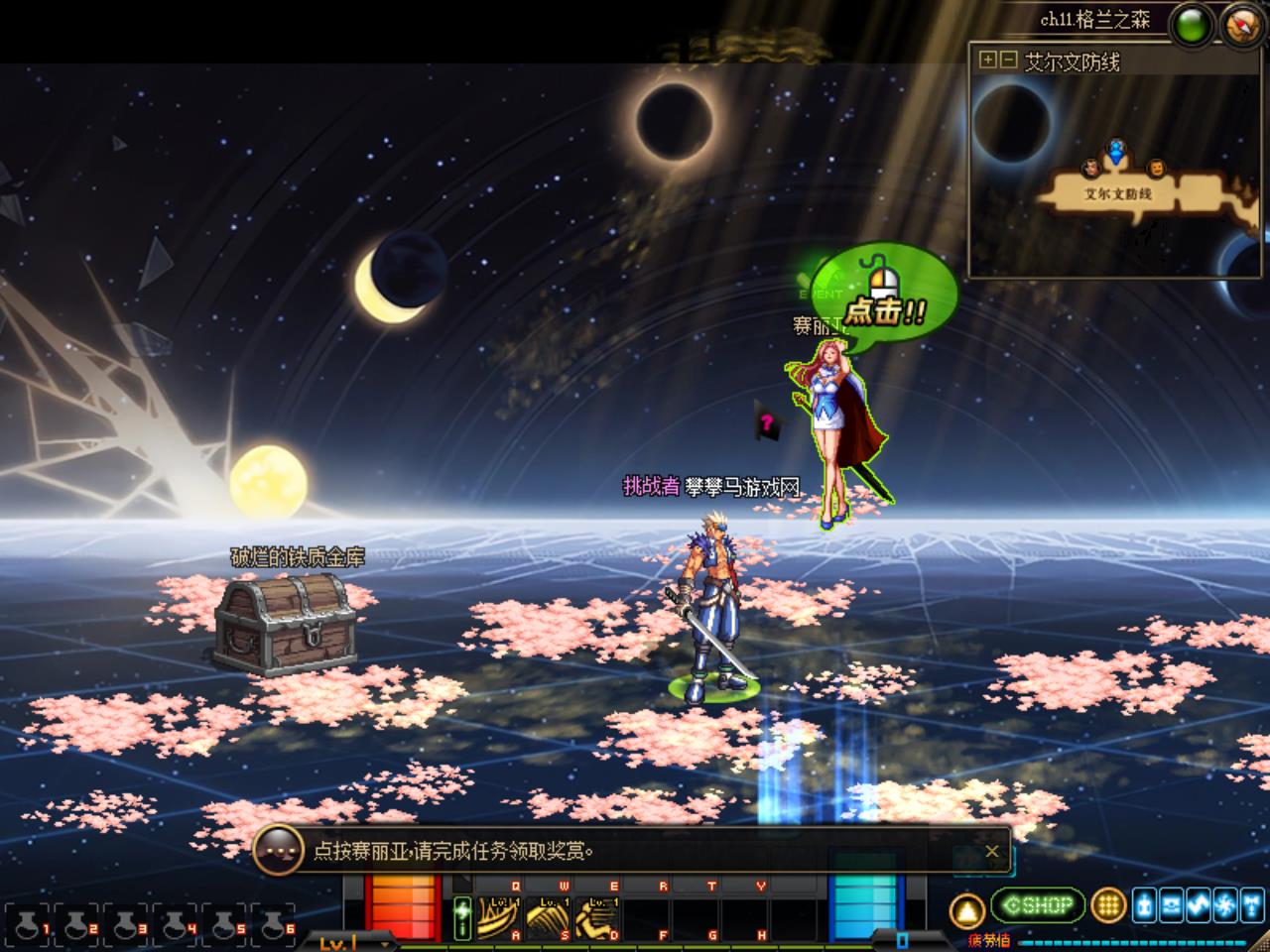Close the quest hint notification bar
1270x952 pixels.
991,851
